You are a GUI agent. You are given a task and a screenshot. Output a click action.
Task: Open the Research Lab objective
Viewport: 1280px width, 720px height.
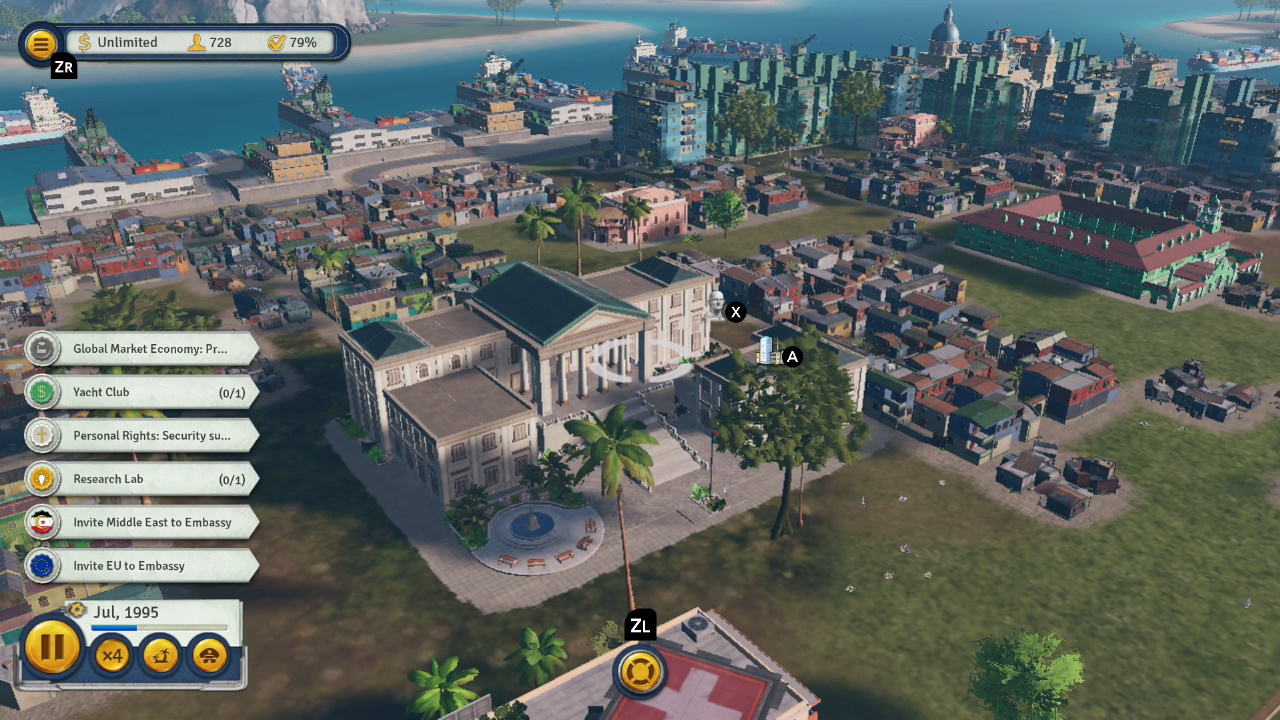(140, 479)
